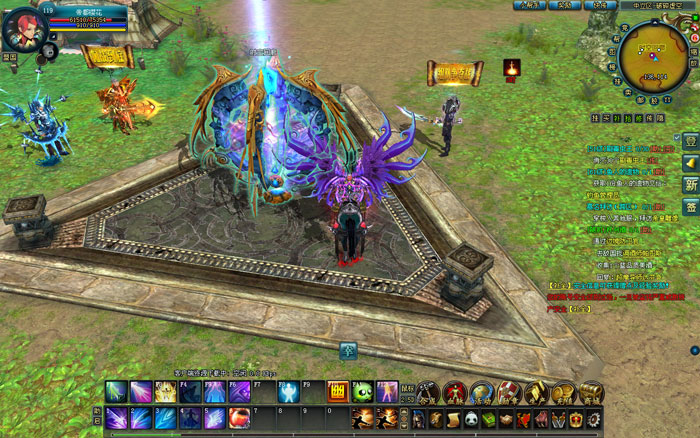Click the green slime face icon
Screen dimensions: 700x438
[361, 392]
